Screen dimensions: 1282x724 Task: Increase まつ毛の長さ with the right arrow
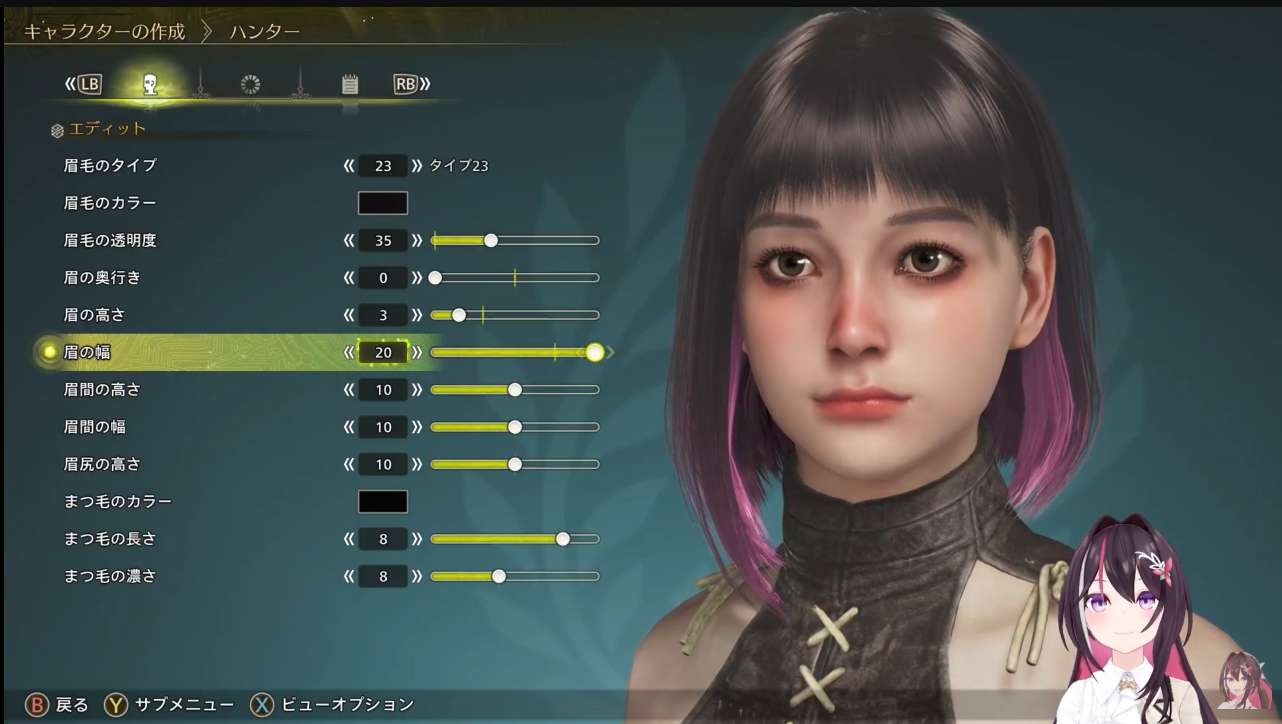417,539
